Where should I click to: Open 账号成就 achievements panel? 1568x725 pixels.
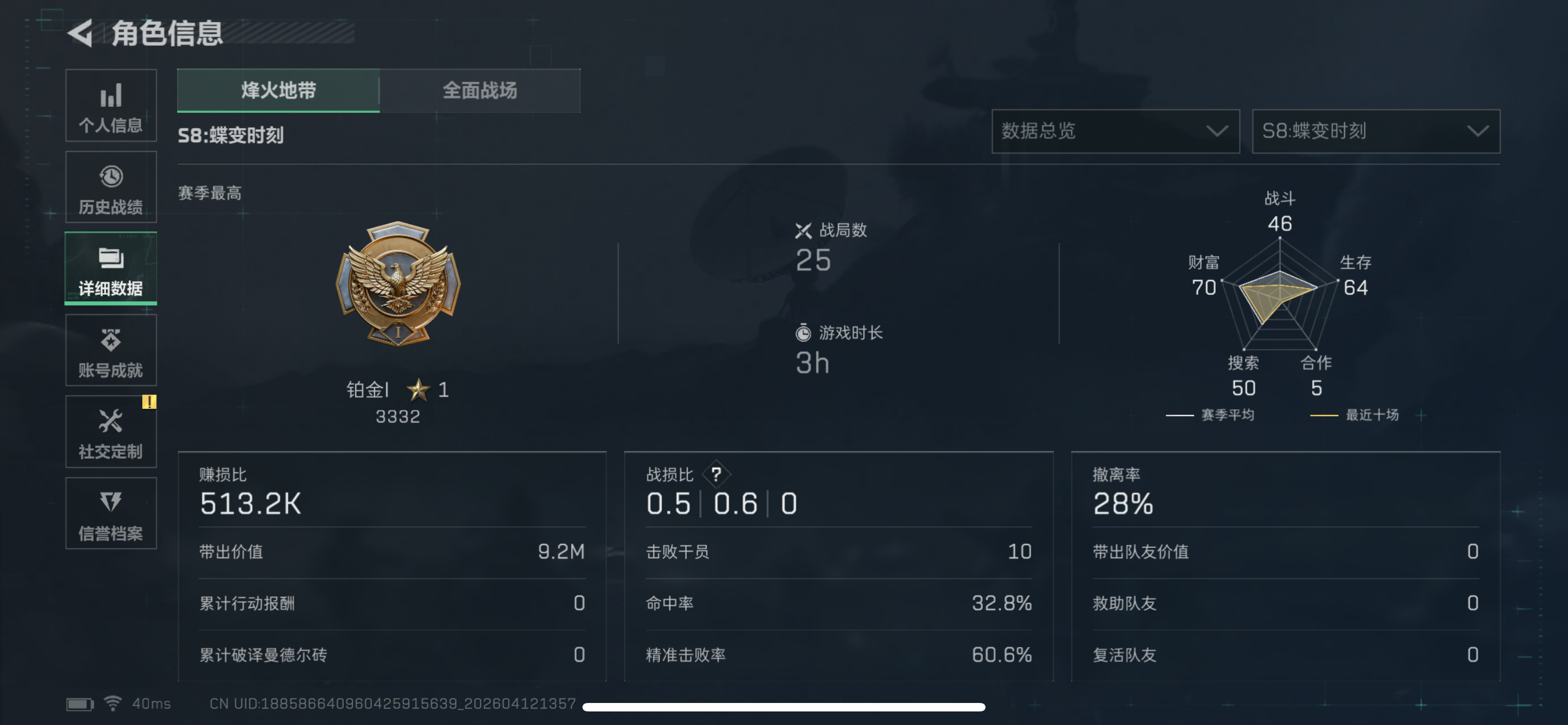point(111,351)
